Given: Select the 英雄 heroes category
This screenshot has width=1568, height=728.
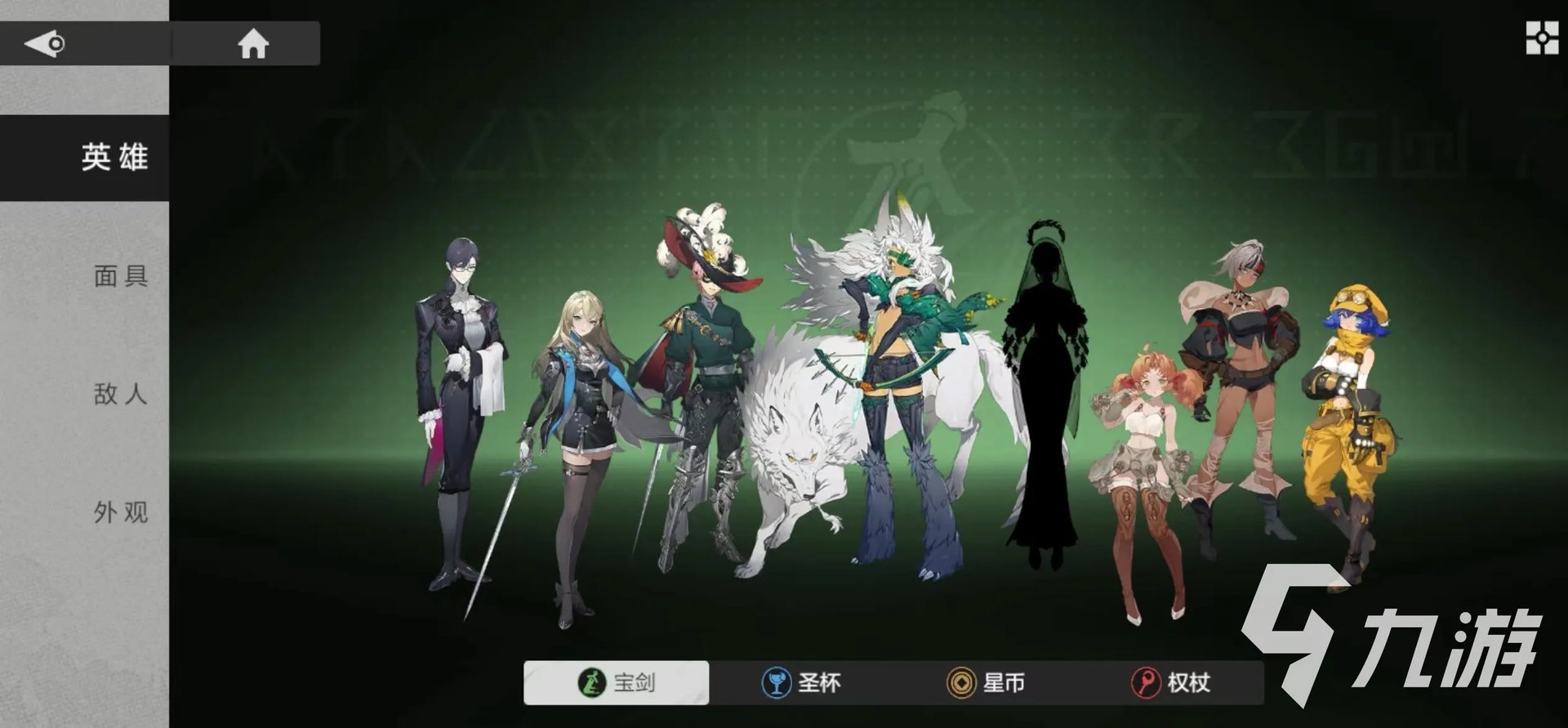Looking at the screenshot, I should pyautogui.click(x=114, y=157).
